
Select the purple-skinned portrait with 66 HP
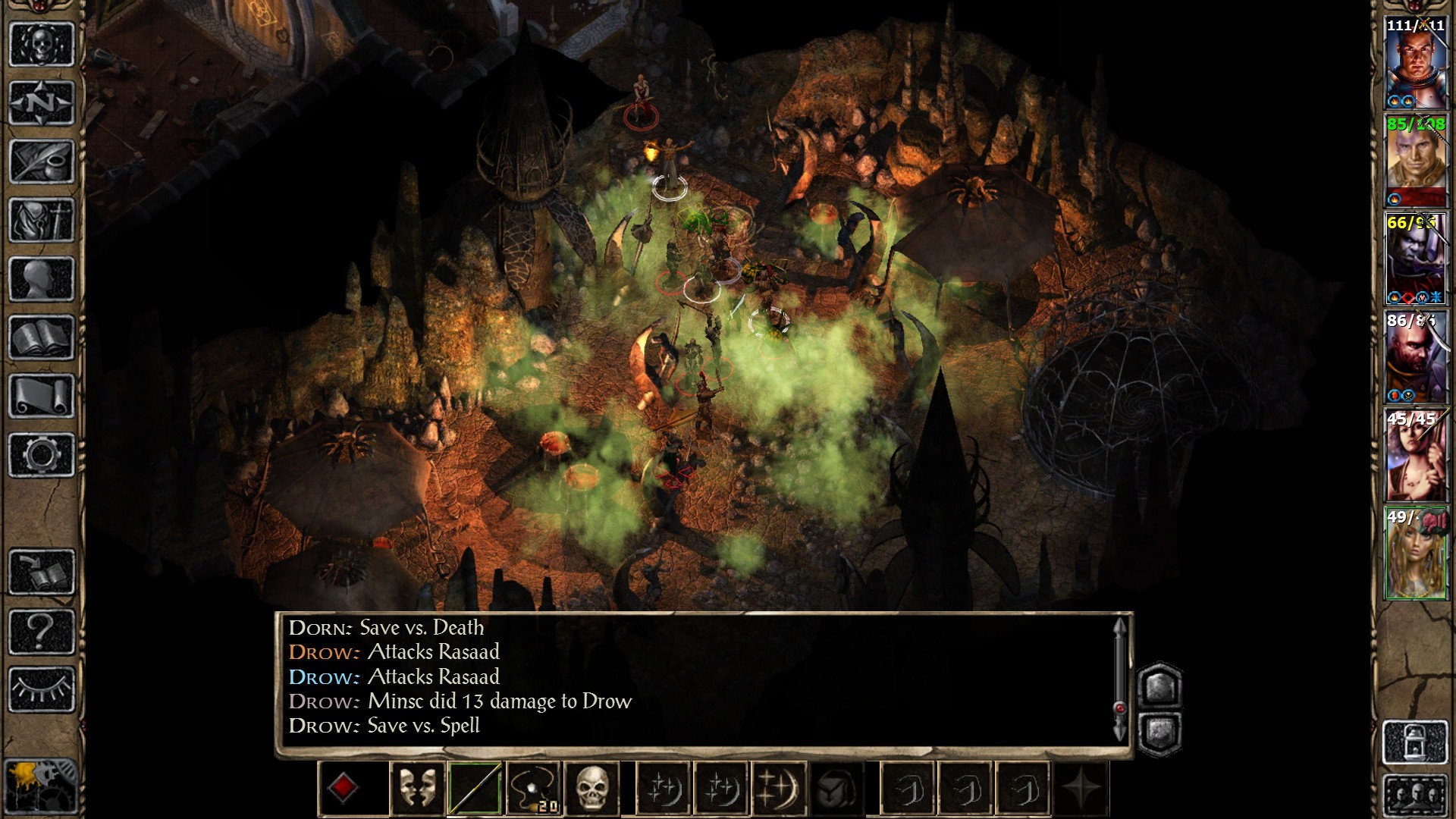1415,259
